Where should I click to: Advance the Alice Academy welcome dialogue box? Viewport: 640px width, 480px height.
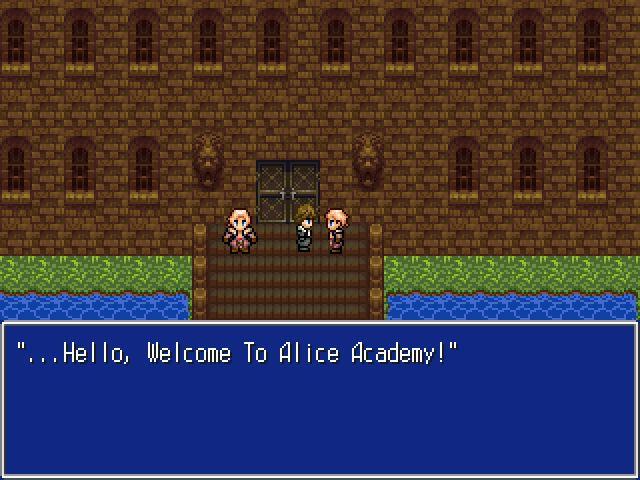tap(320, 398)
